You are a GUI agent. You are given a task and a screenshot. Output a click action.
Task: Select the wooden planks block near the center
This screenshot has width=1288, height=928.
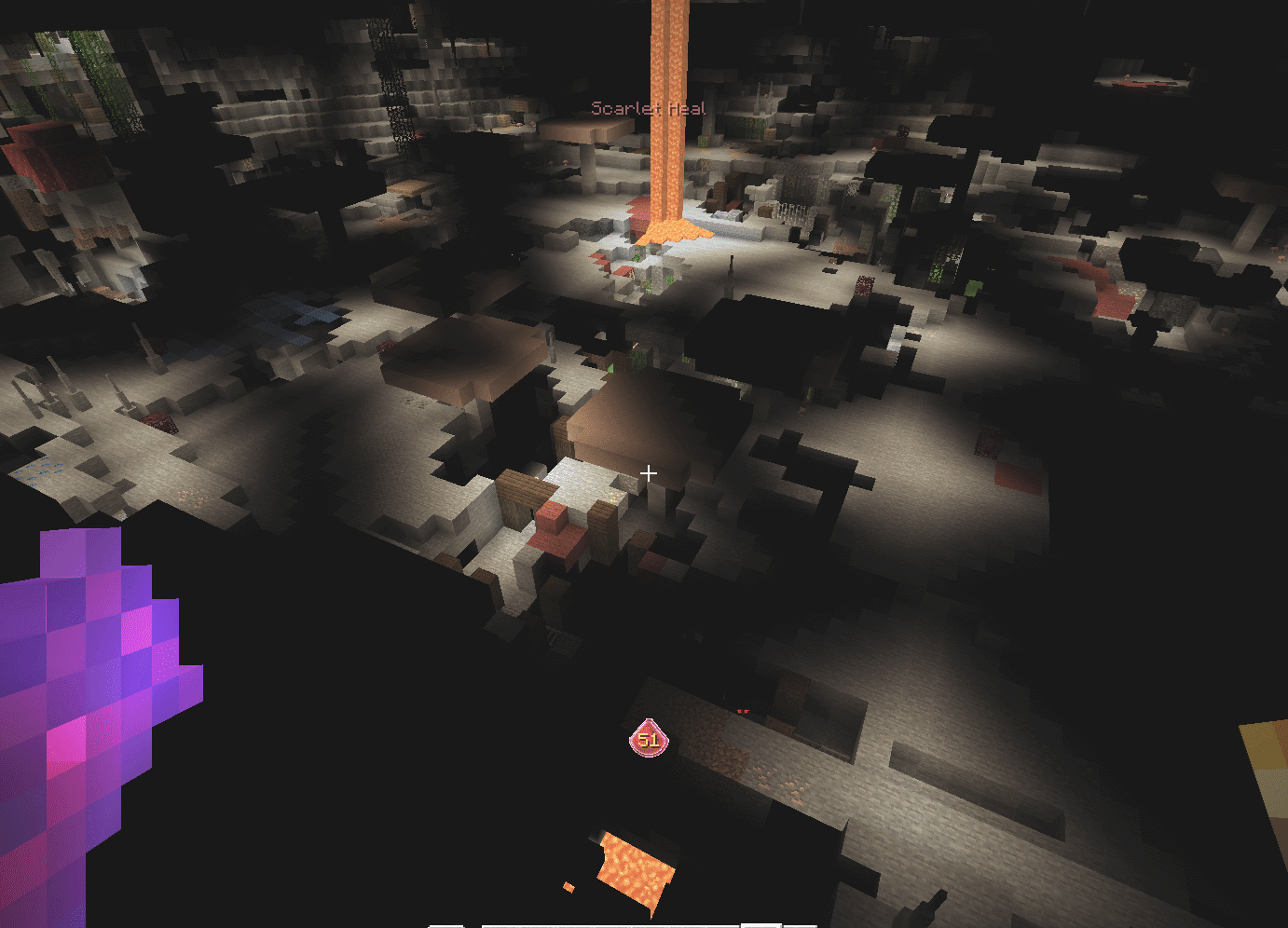pos(522,489)
